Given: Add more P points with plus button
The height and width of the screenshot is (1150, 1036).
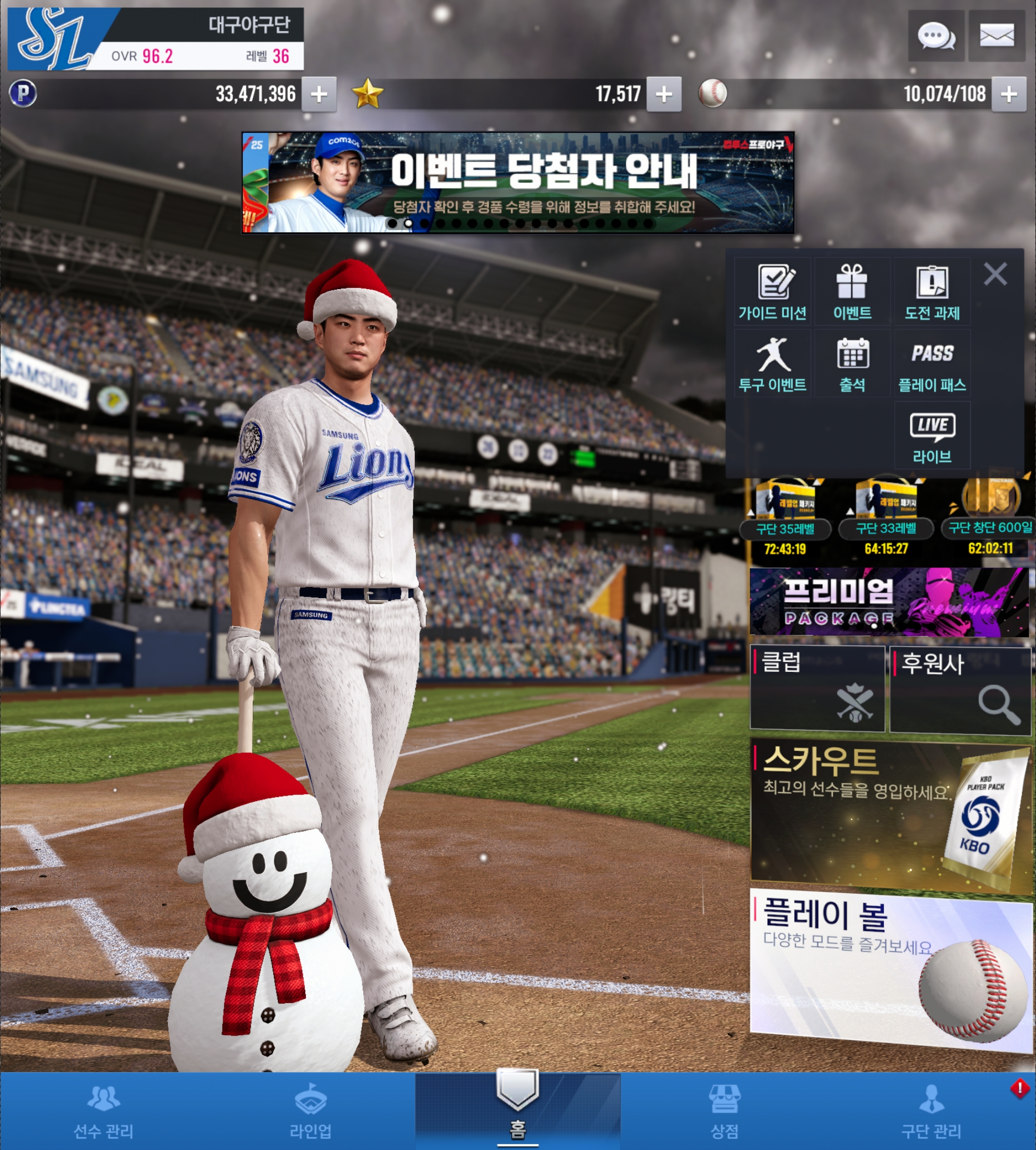Looking at the screenshot, I should tap(319, 94).
